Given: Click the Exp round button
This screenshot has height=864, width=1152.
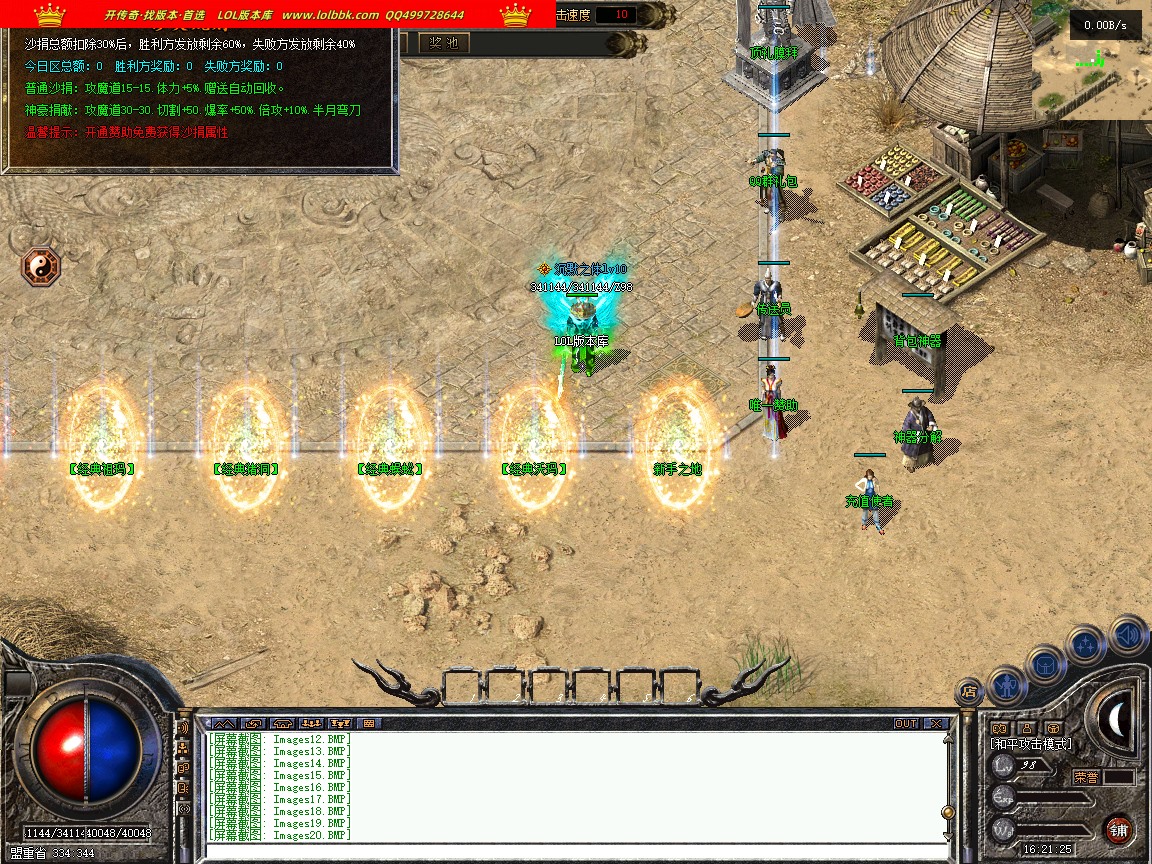Looking at the screenshot, I should coord(1003,798).
